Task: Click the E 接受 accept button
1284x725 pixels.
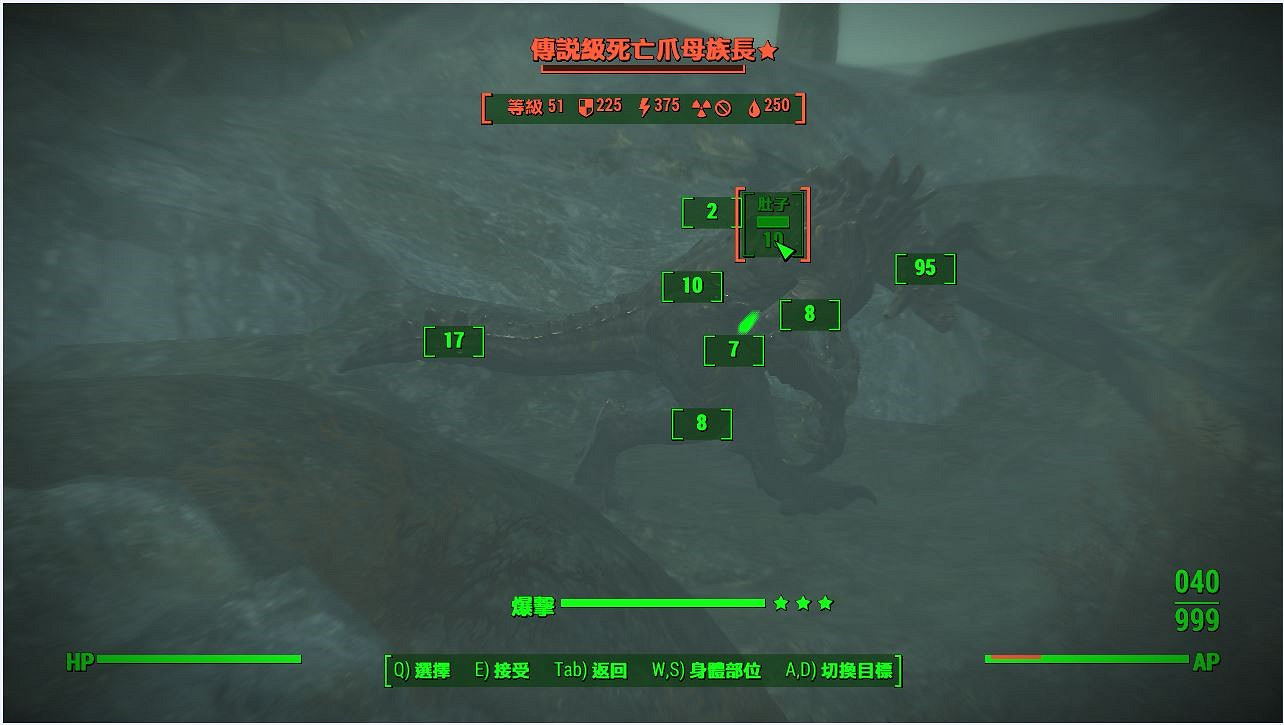Action: (501, 671)
